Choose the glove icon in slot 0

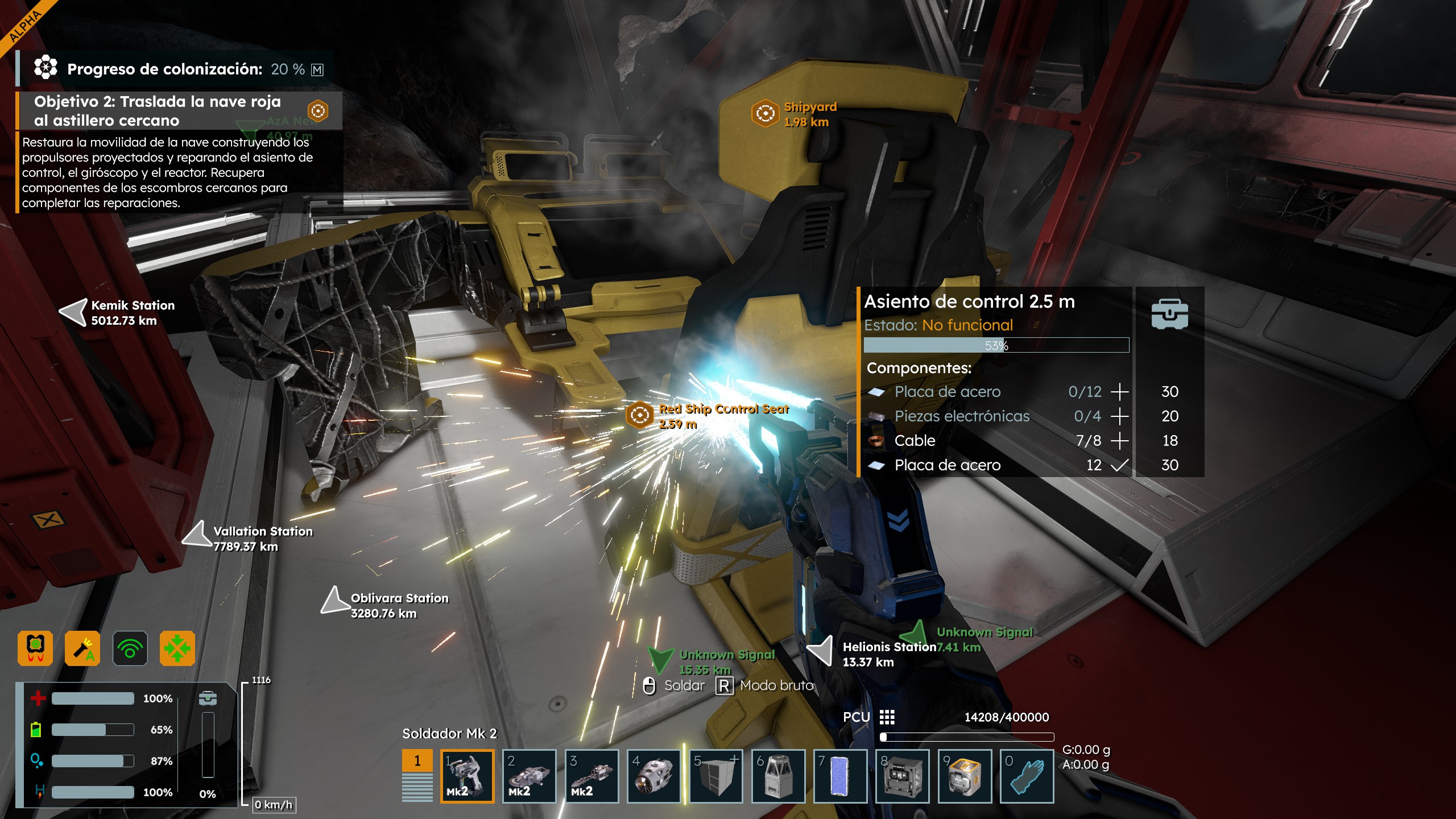coord(1027,776)
